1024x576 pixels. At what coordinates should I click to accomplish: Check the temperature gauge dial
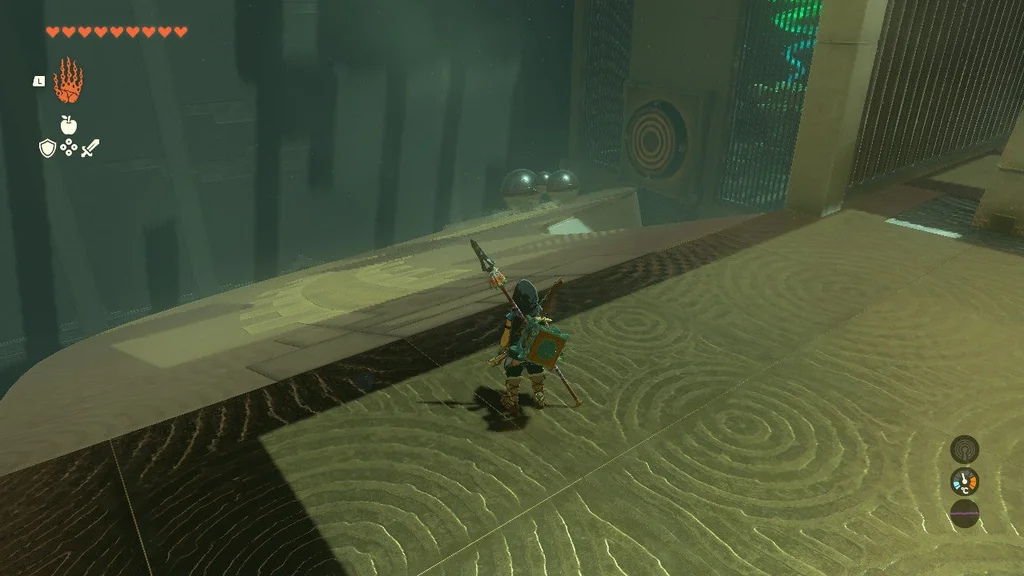point(964,482)
